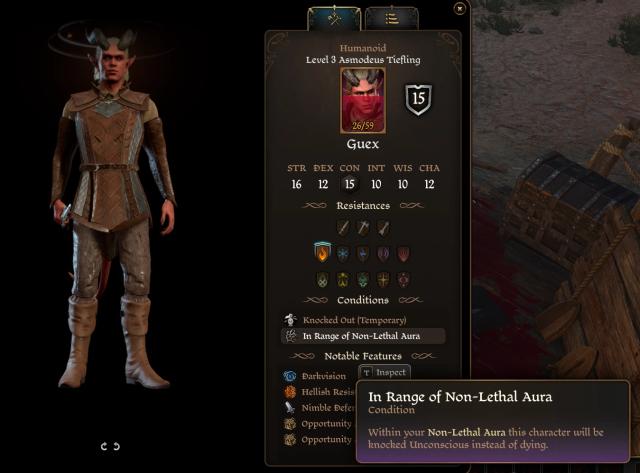
Task: Close the character examine panel
Action: (459, 8)
